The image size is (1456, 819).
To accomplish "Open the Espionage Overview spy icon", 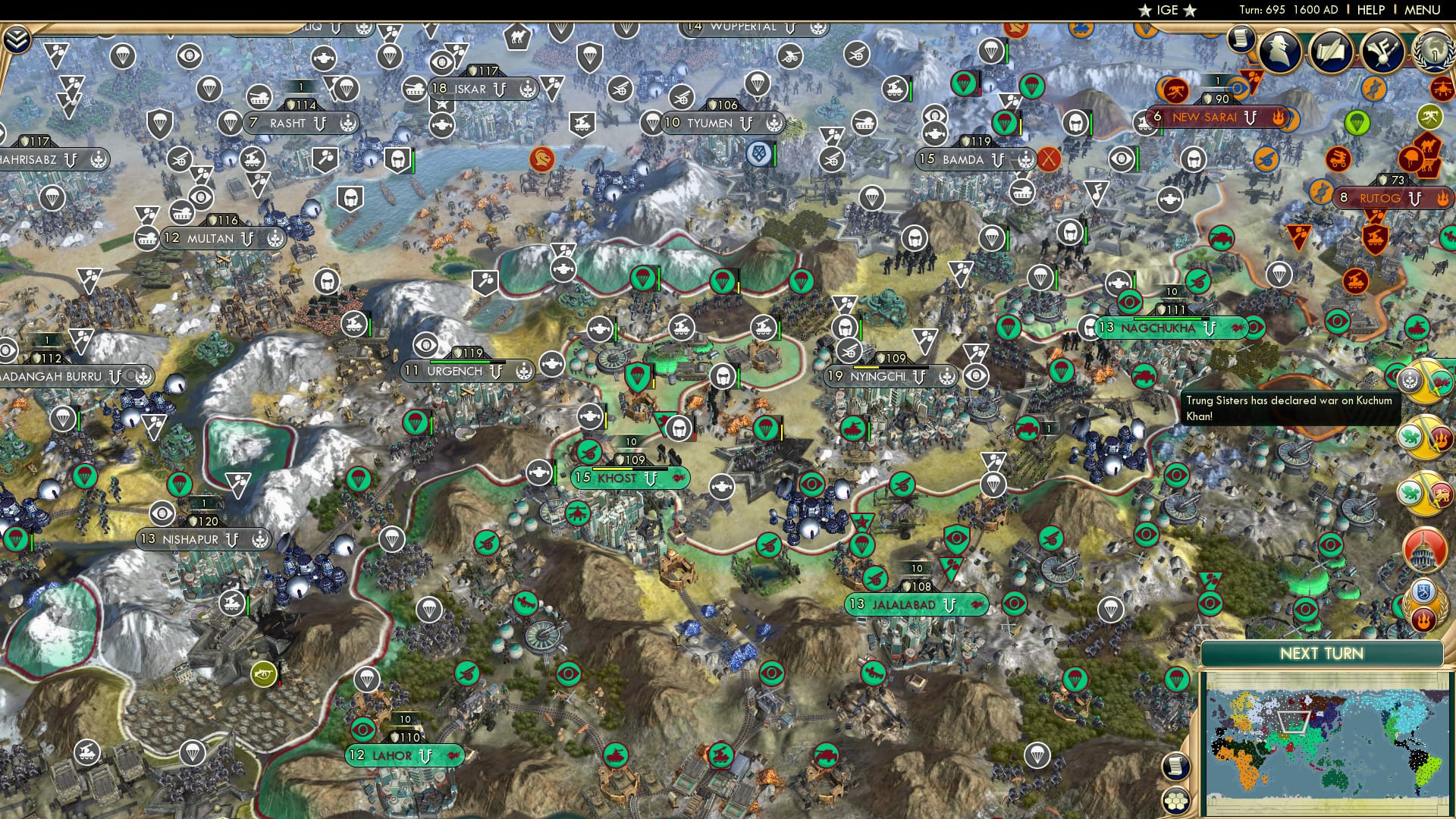I will coord(1280,51).
